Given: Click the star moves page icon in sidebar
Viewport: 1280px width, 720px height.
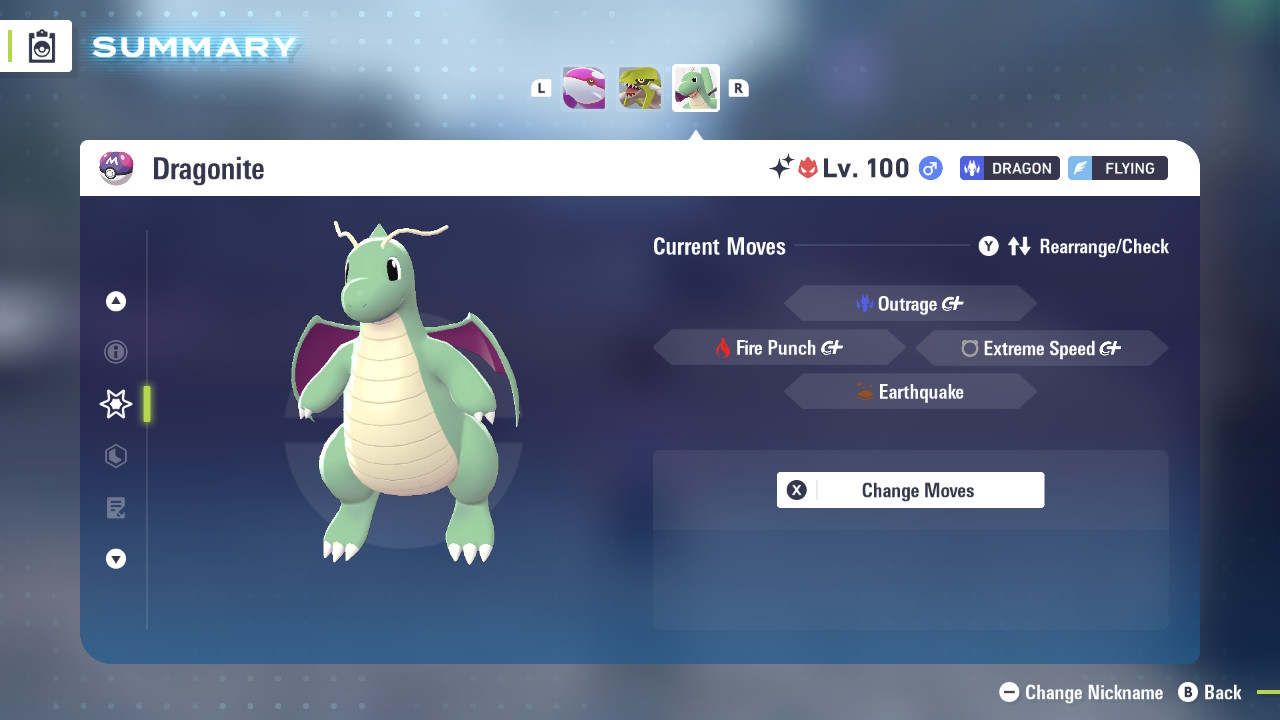Looking at the screenshot, I should [115, 404].
